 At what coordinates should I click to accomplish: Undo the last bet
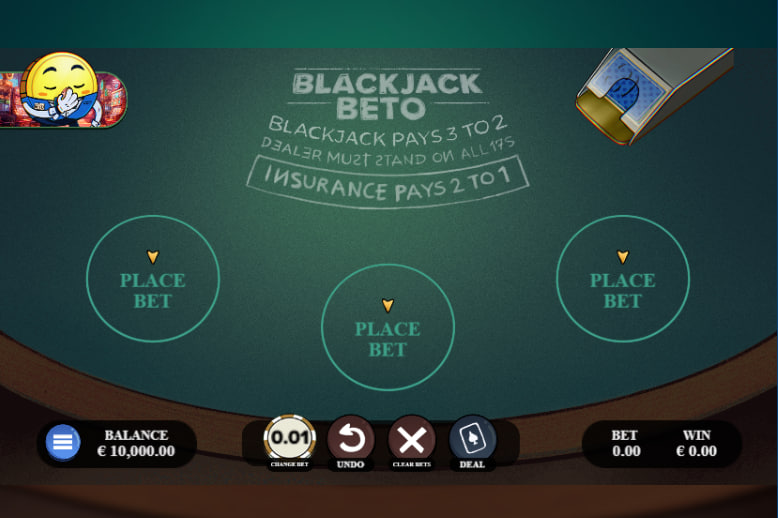351,439
